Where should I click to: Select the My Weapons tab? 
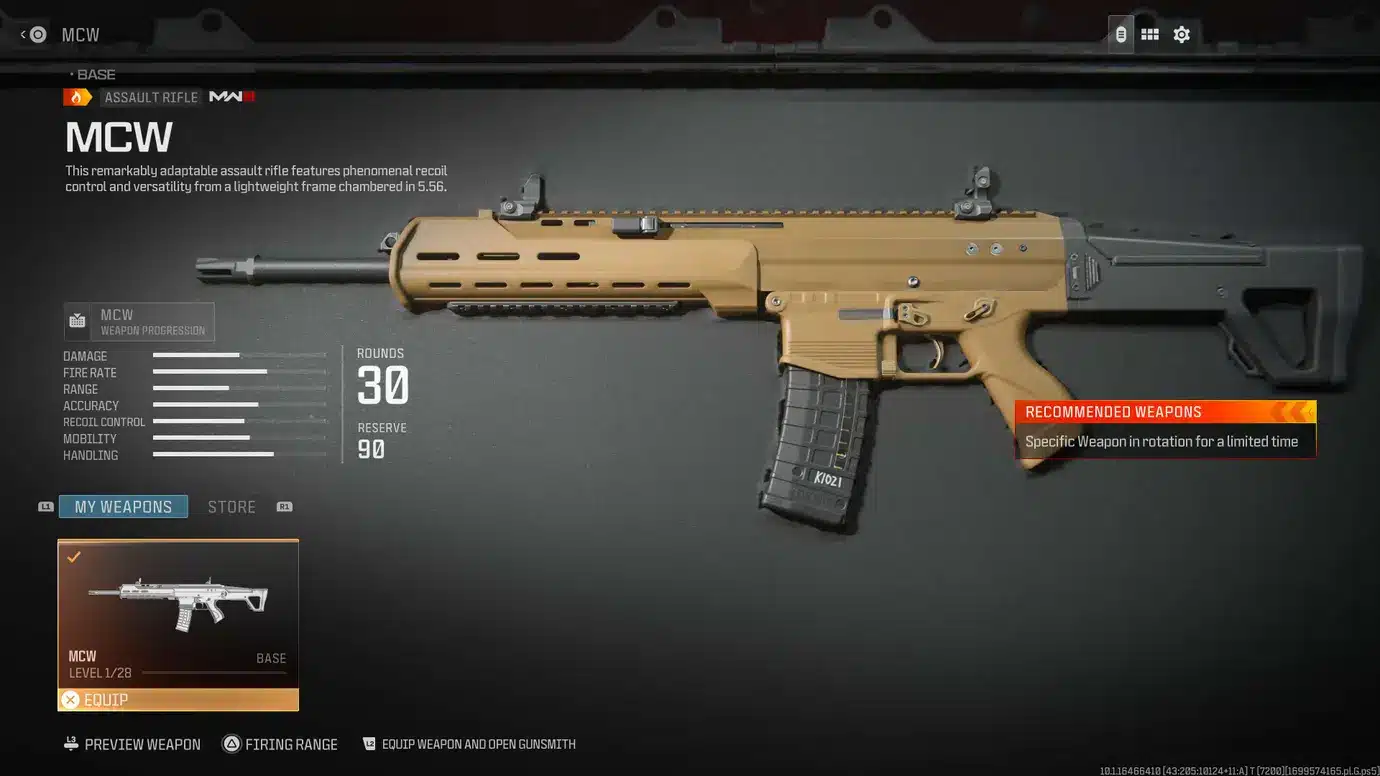pos(122,506)
